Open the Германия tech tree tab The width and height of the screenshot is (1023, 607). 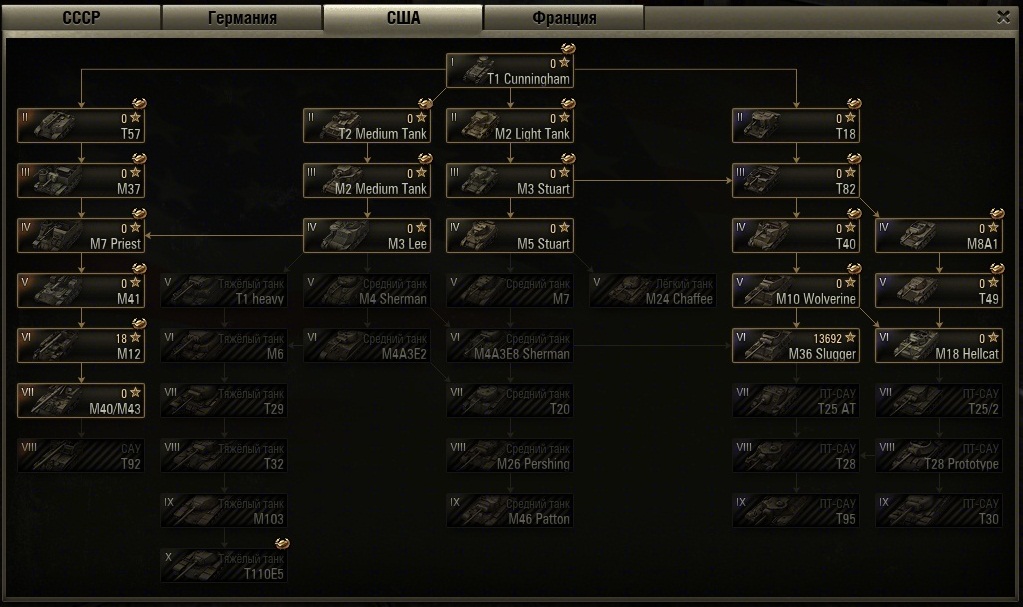click(242, 18)
